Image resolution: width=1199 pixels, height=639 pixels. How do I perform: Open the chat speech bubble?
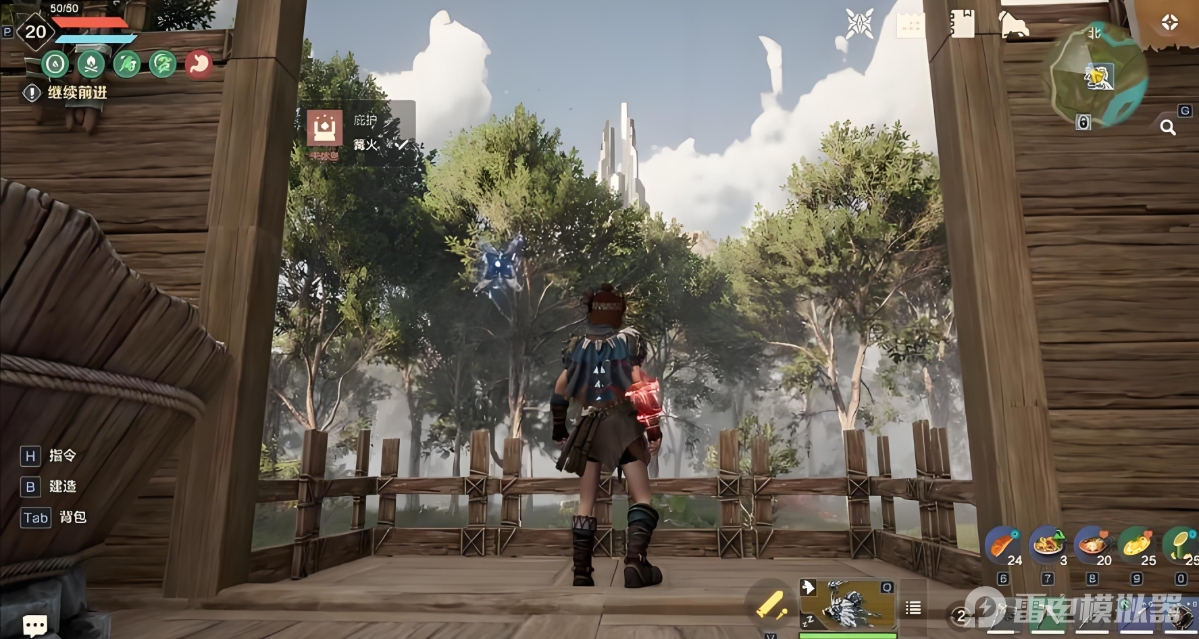coord(34,625)
